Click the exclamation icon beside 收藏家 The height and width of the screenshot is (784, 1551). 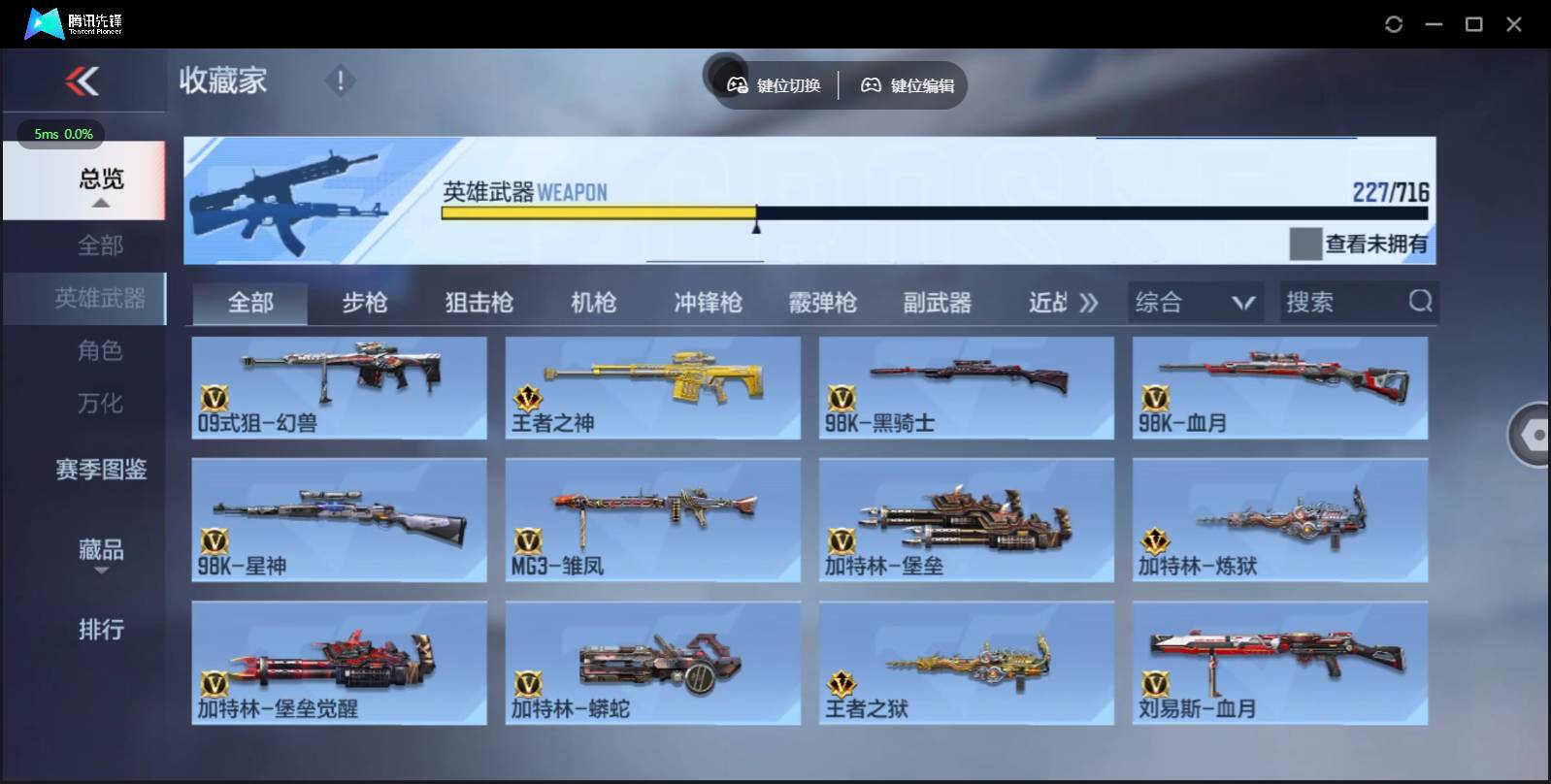[x=339, y=82]
